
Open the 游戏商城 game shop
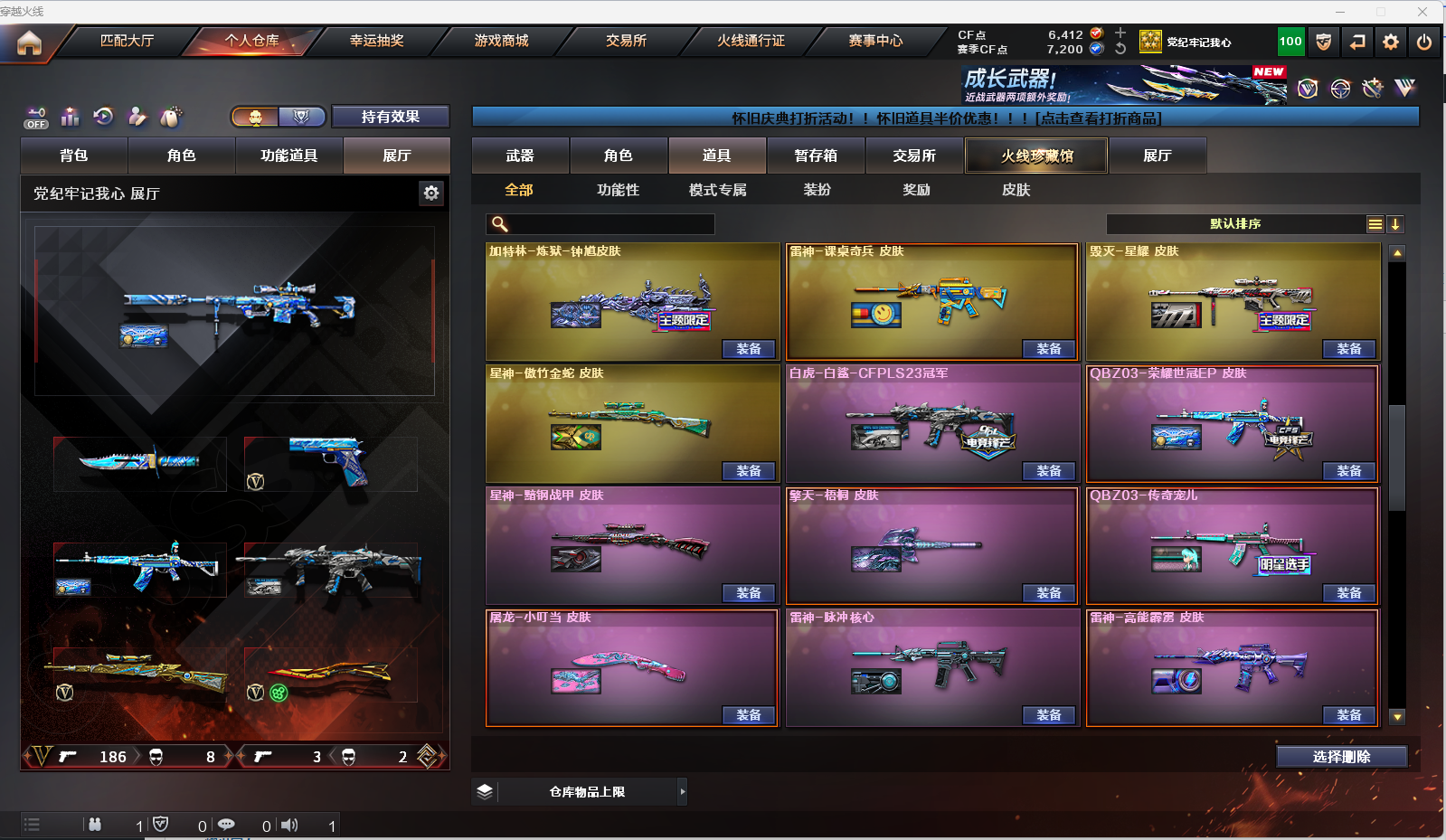tap(501, 41)
